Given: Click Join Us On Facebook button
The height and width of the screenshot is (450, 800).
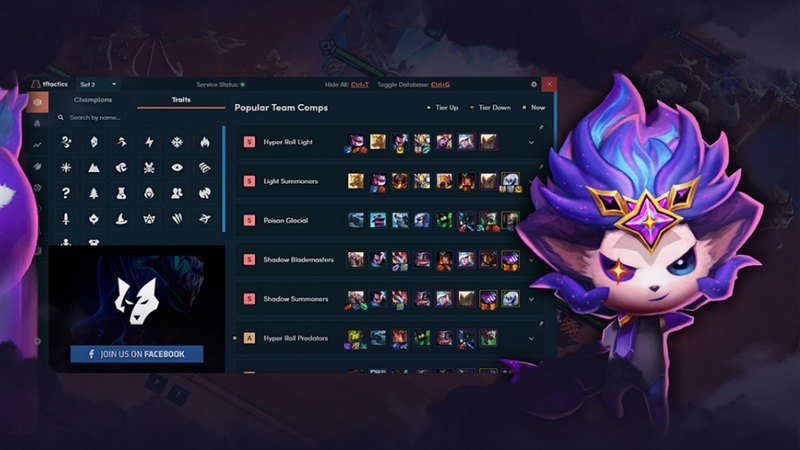Looking at the screenshot, I should (x=136, y=354).
